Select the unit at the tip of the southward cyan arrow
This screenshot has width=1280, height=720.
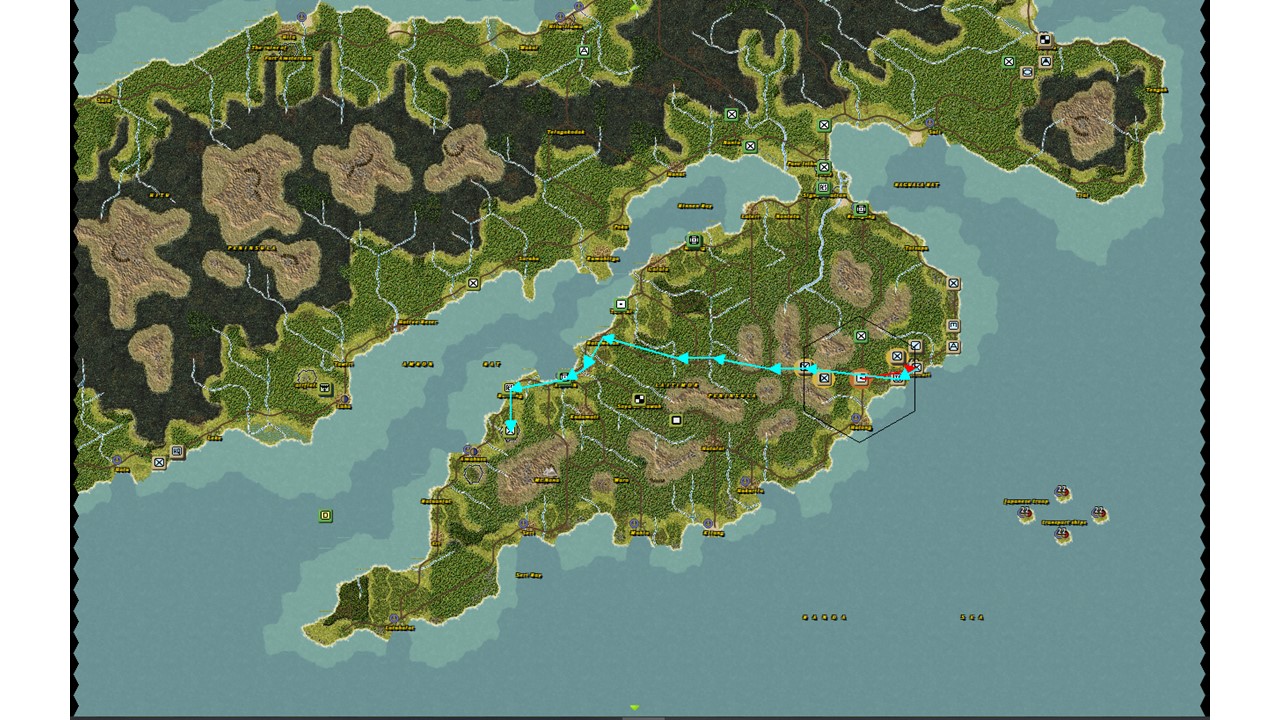click(x=510, y=430)
